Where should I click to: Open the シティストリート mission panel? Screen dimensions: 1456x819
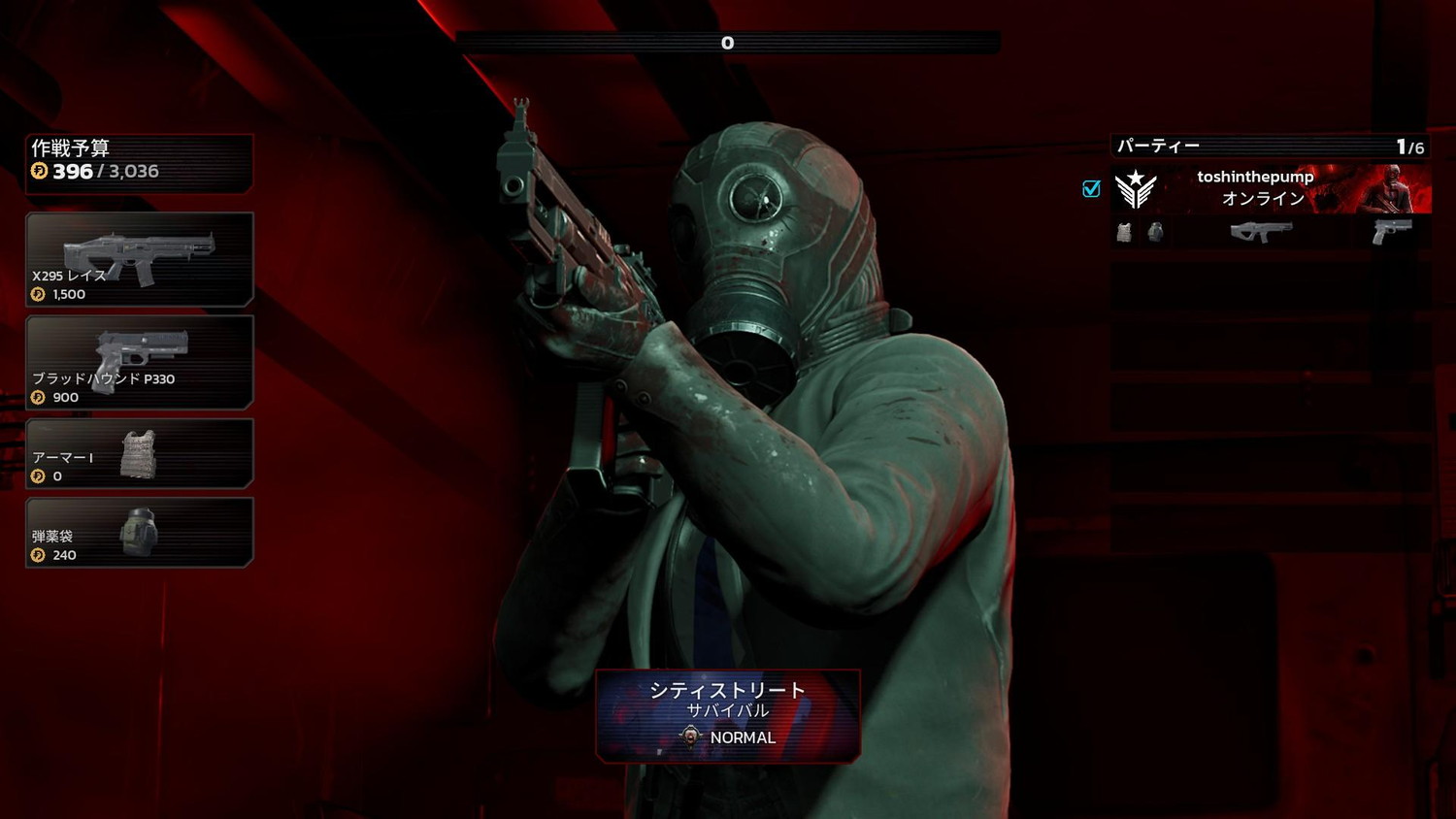click(x=728, y=715)
